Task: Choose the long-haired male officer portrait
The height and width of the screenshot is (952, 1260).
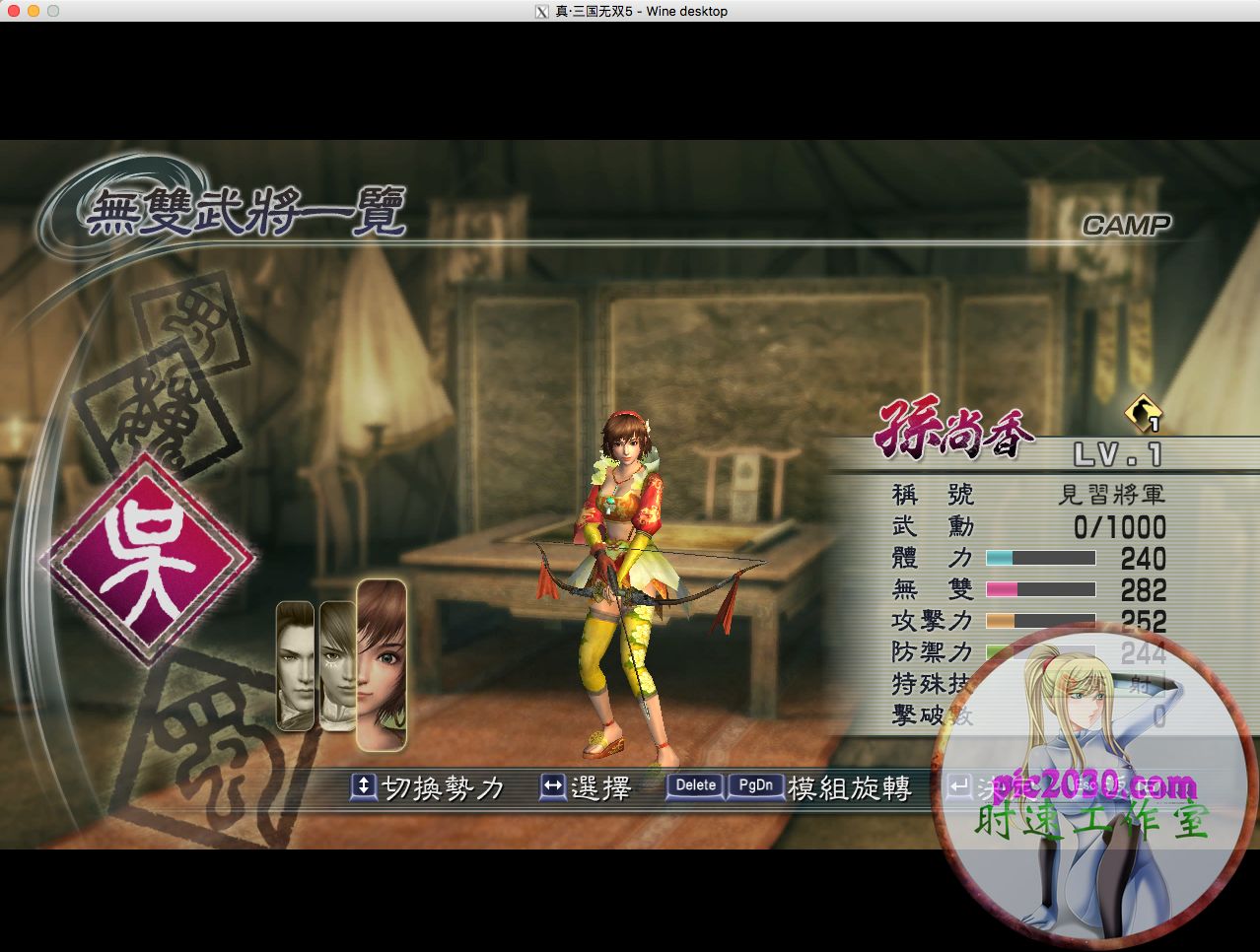Action: tap(295, 666)
